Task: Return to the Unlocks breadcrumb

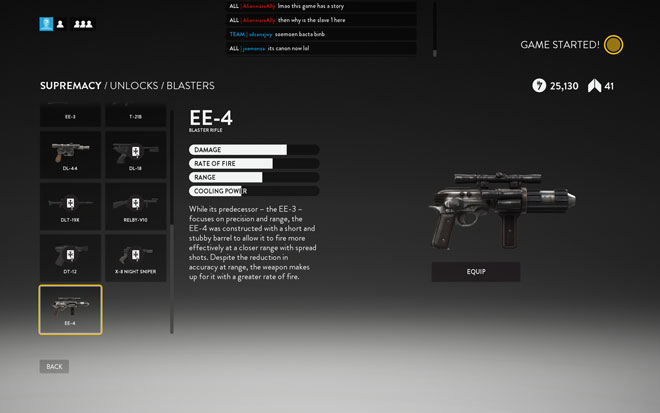Action: [x=133, y=86]
